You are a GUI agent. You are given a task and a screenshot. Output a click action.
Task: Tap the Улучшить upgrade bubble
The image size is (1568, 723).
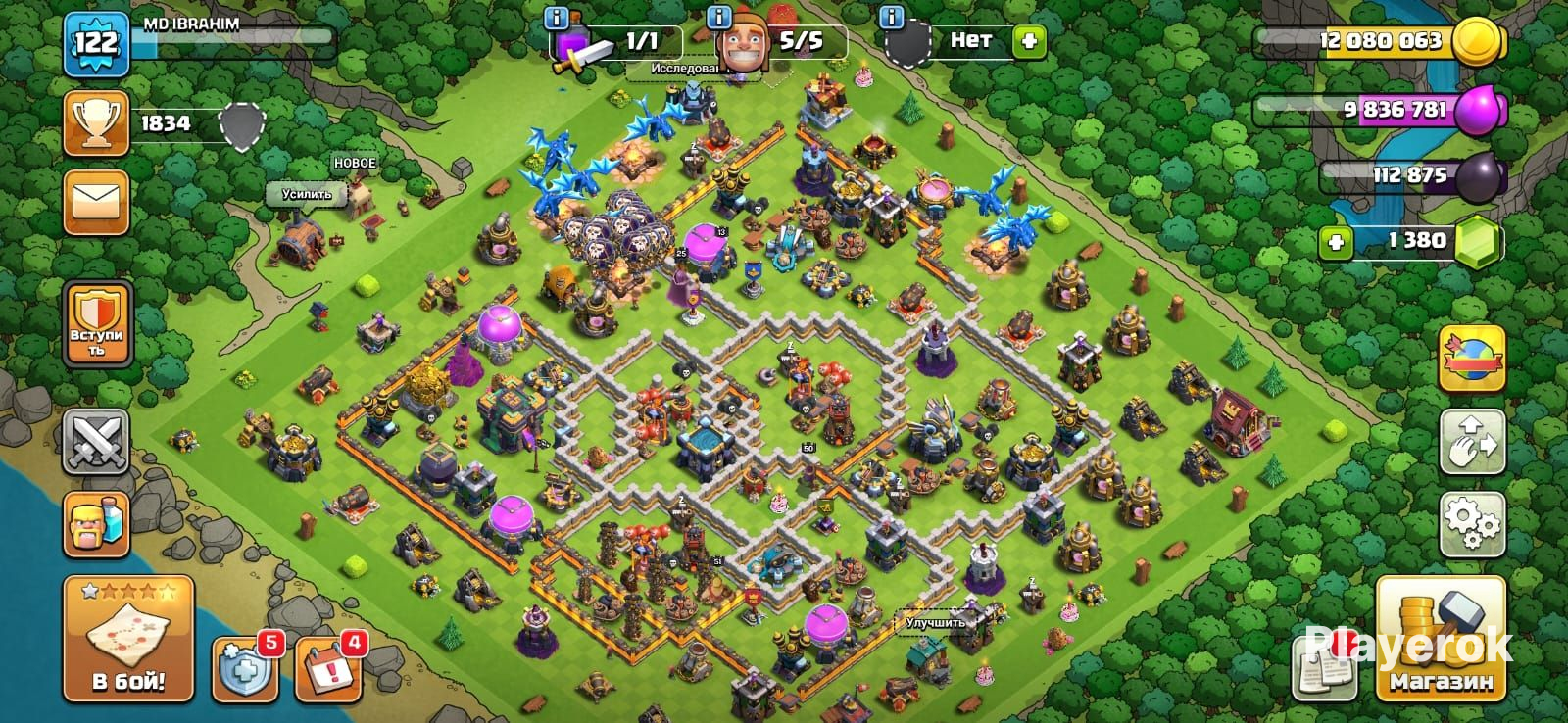(935, 622)
